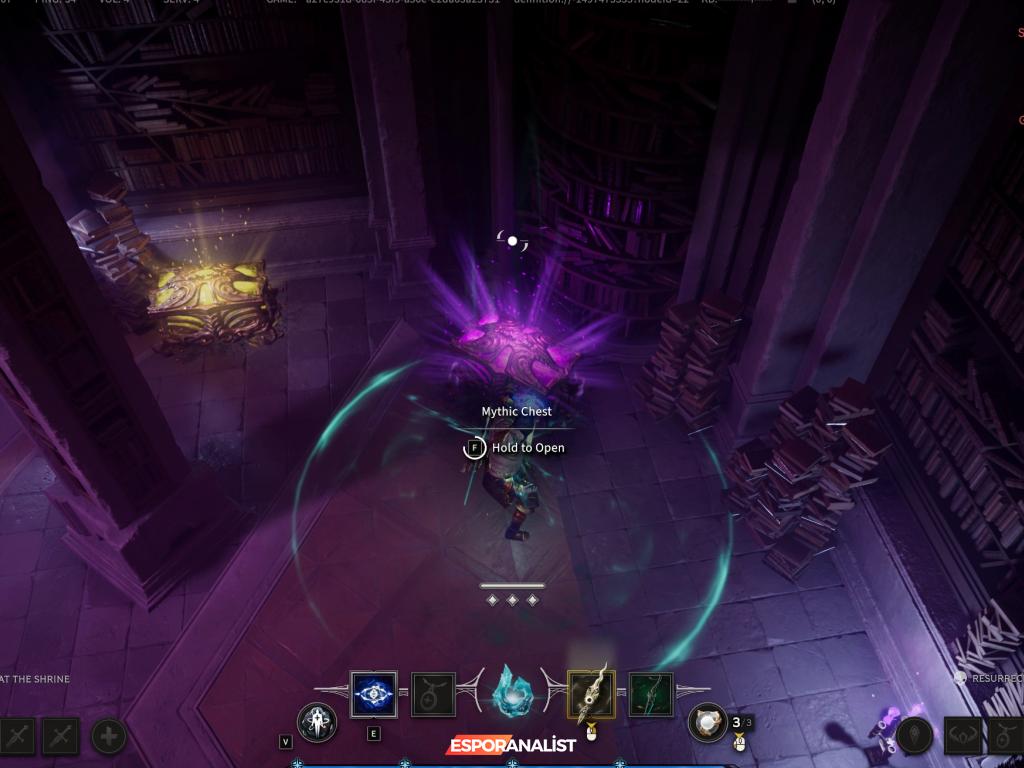This screenshot has height=768, width=1024.
Task: Use the round flask consumable icon
Action: [x=708, y=722]
